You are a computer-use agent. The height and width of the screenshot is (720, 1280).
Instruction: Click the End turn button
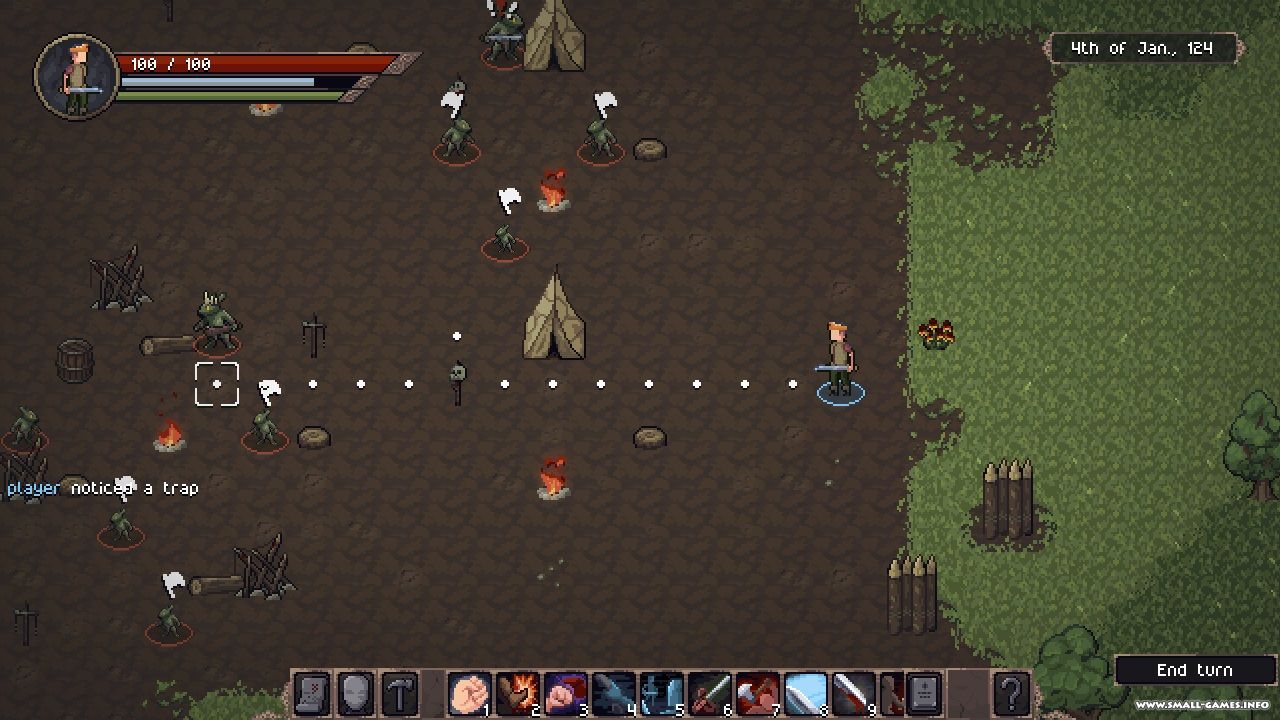coord(1194,670)
